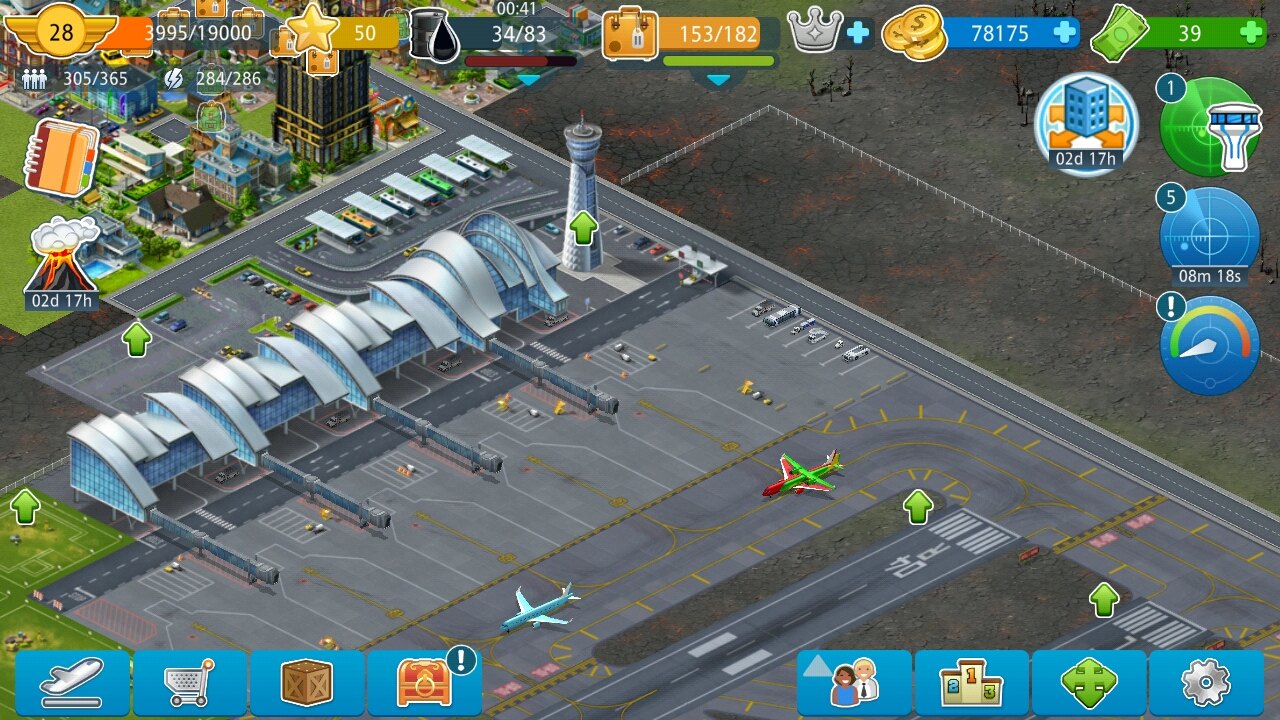Image resolution: width=1280 pixels, height=720 pixels.
Task: Buy more green cash with plus button
Action: point(1250,33)
